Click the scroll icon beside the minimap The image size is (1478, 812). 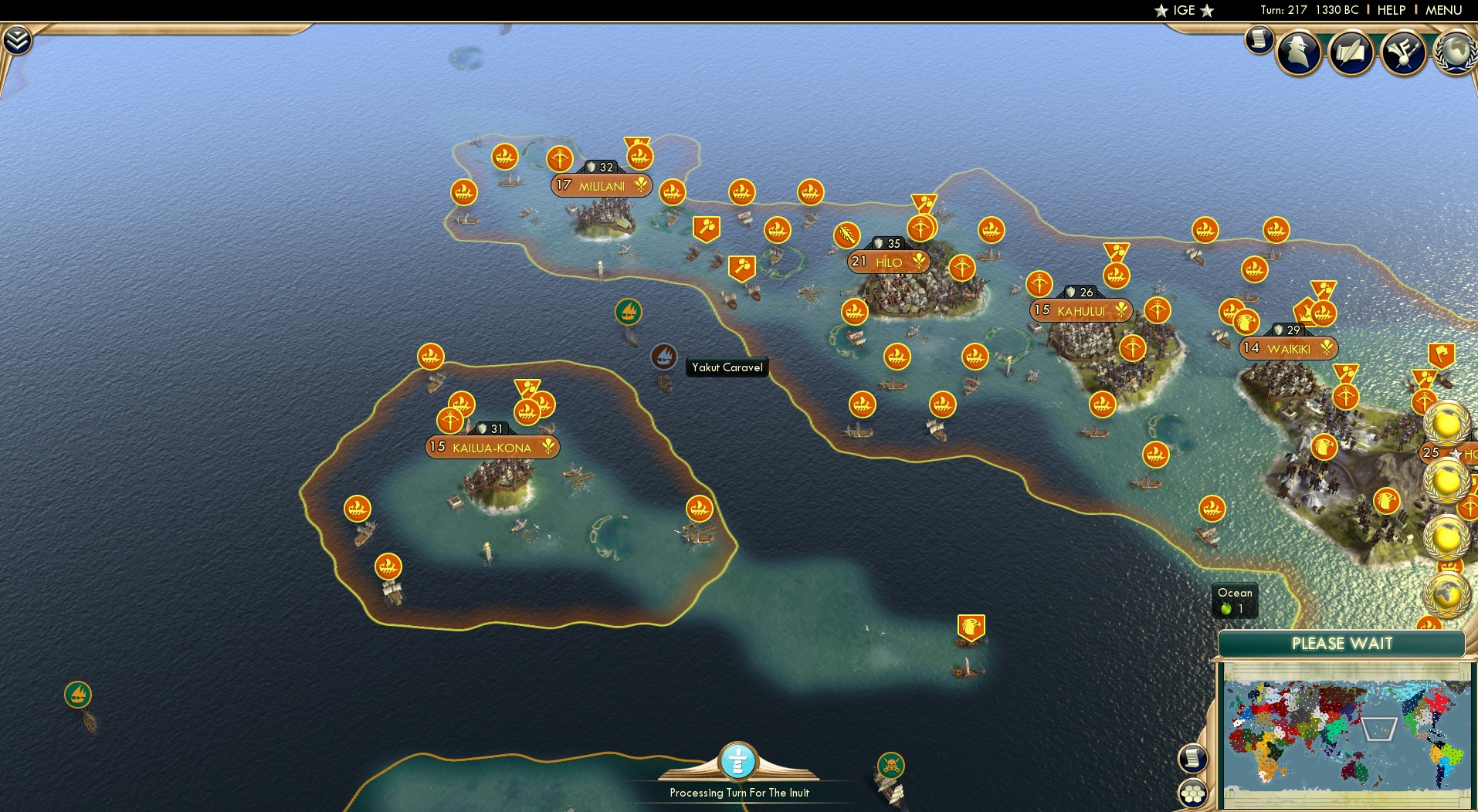[x=1193, y=759]
